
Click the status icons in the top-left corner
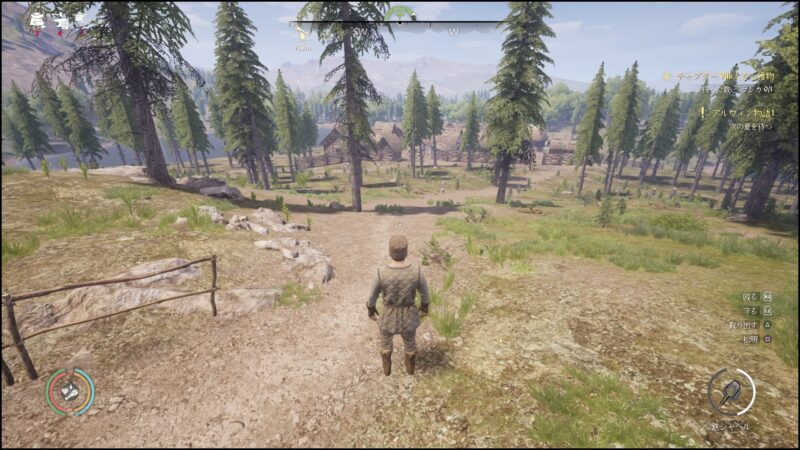50,19
